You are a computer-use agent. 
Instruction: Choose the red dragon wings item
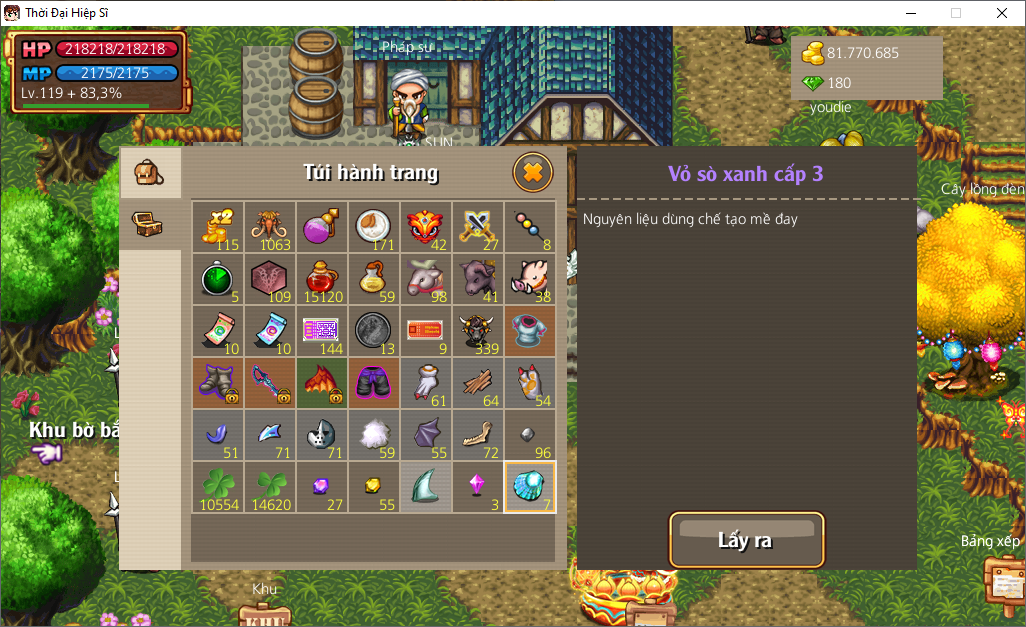322,383
